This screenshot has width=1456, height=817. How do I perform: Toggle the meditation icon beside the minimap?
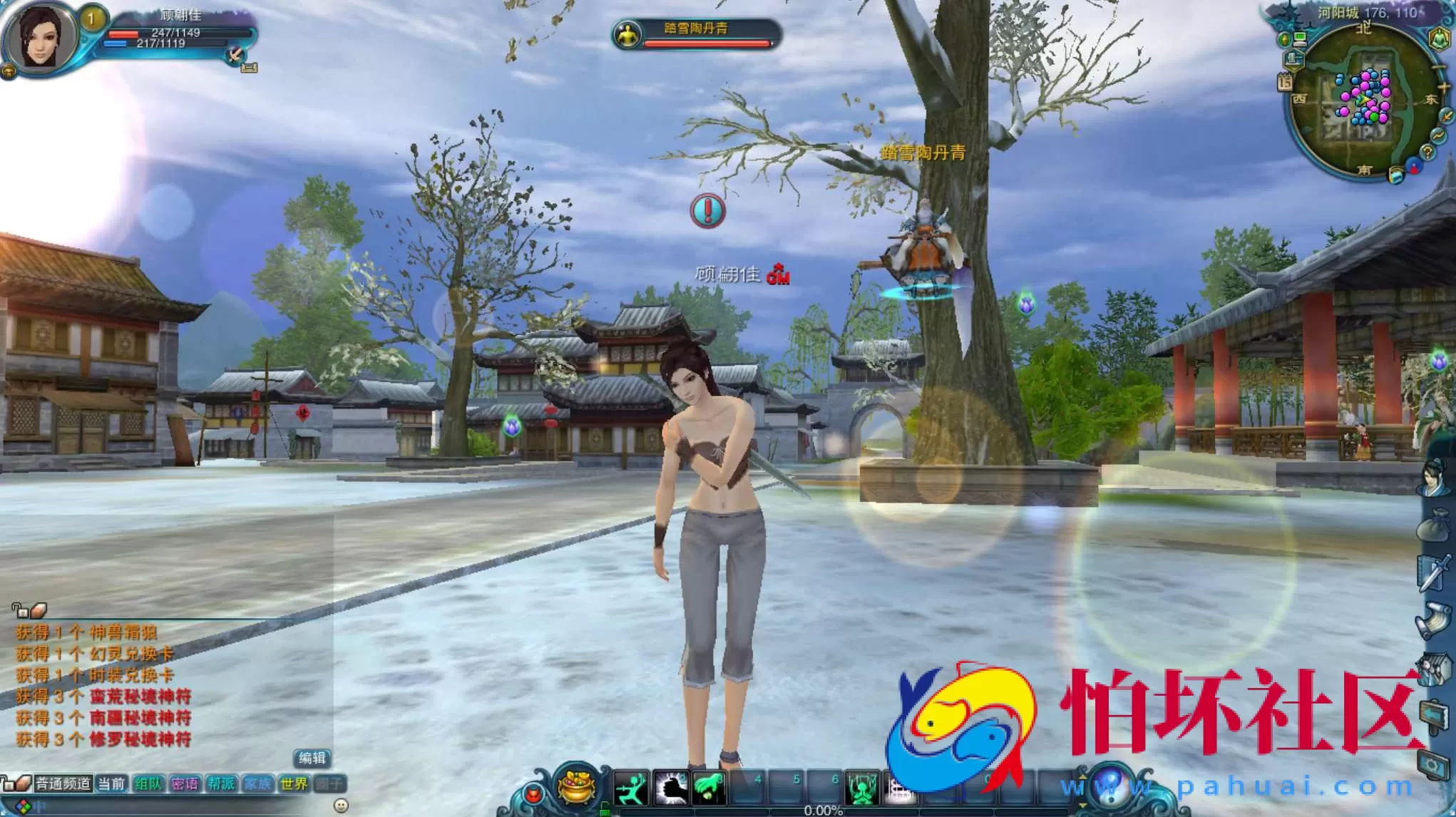(x=1440, y=38)
